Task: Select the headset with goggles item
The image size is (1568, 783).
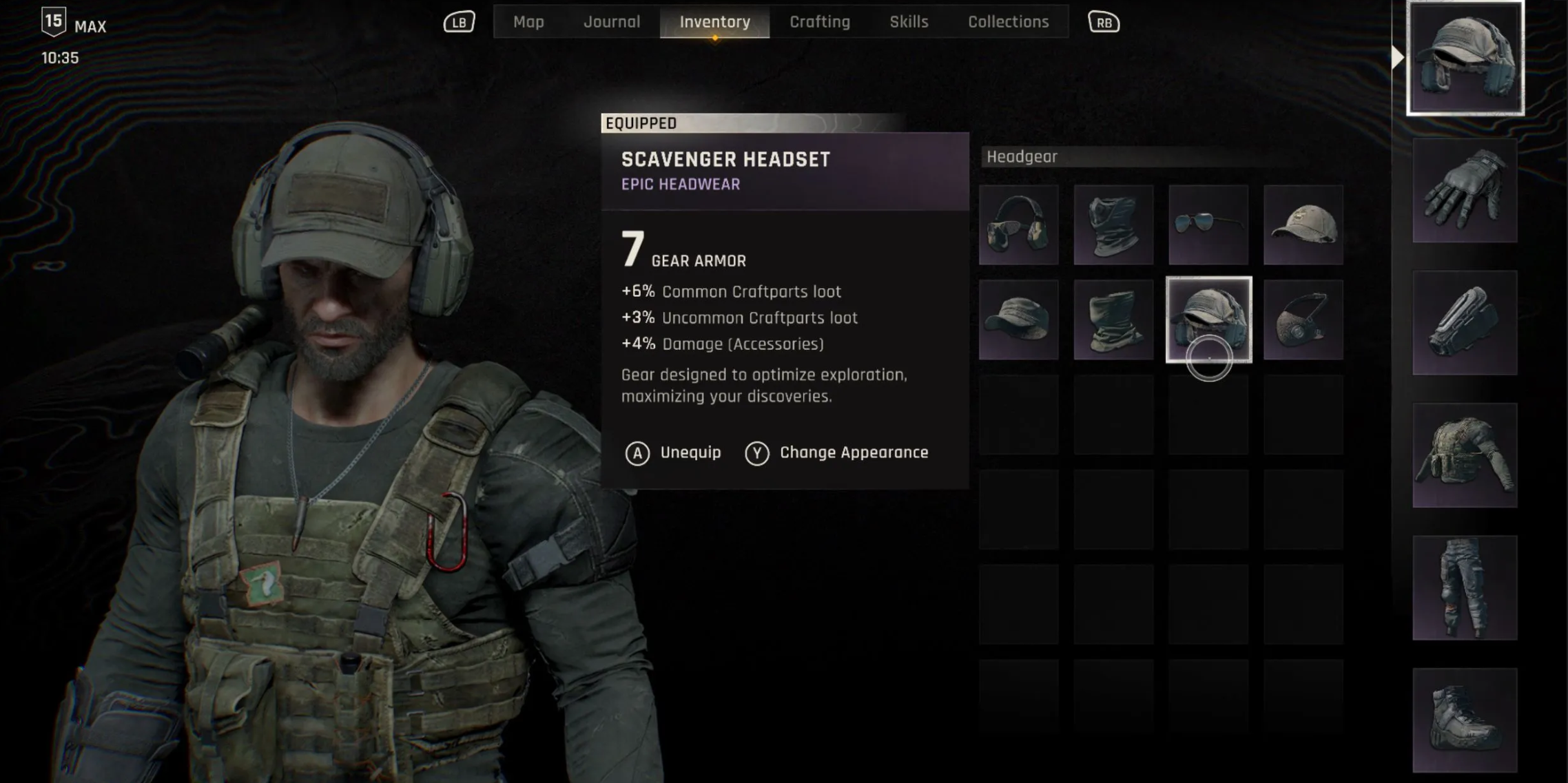Action: 1018,225
